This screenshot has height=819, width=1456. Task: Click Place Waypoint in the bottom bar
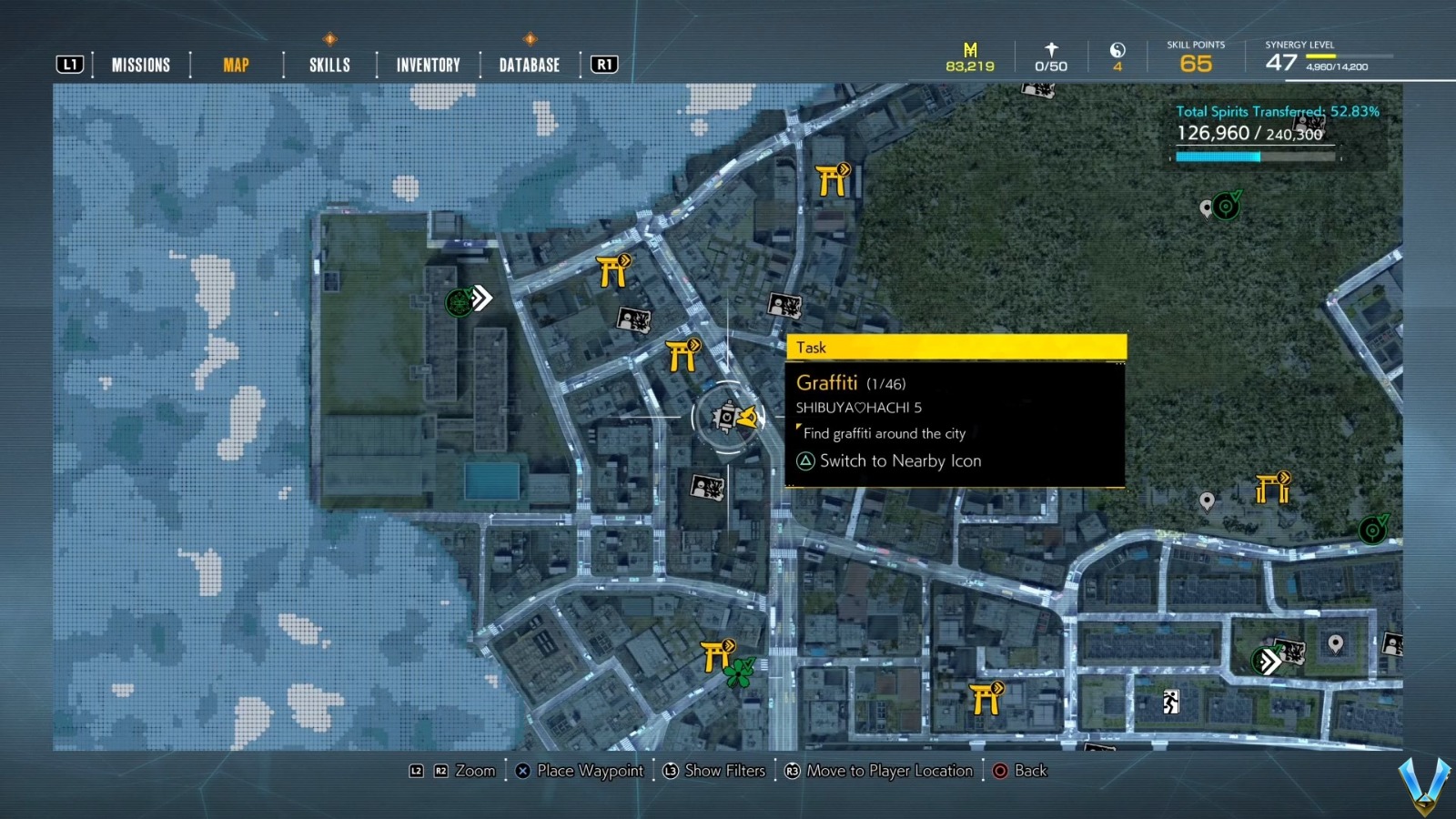(590, 771)
